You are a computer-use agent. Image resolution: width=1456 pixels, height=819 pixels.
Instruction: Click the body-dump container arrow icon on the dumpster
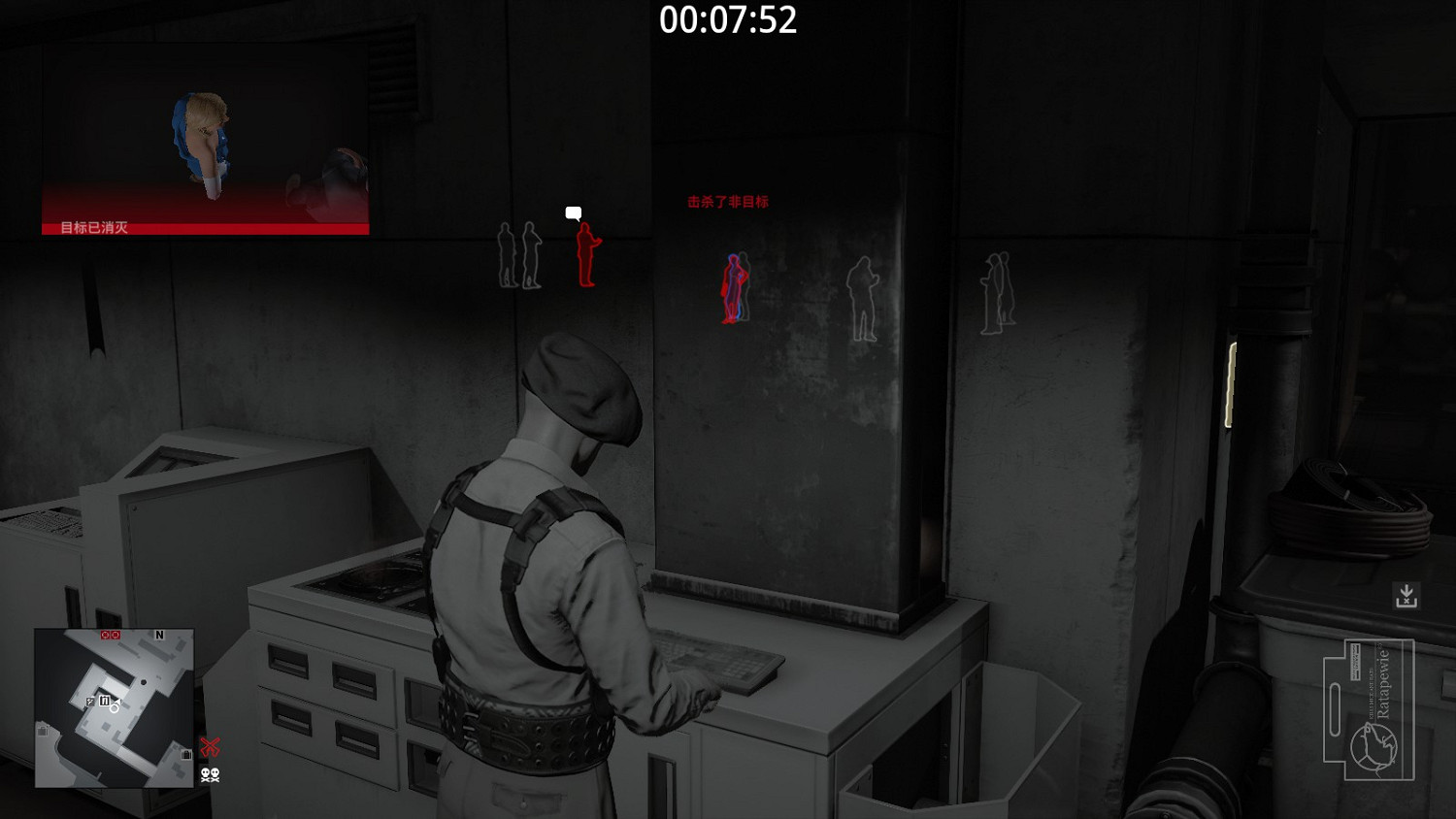pos(1407,593)
